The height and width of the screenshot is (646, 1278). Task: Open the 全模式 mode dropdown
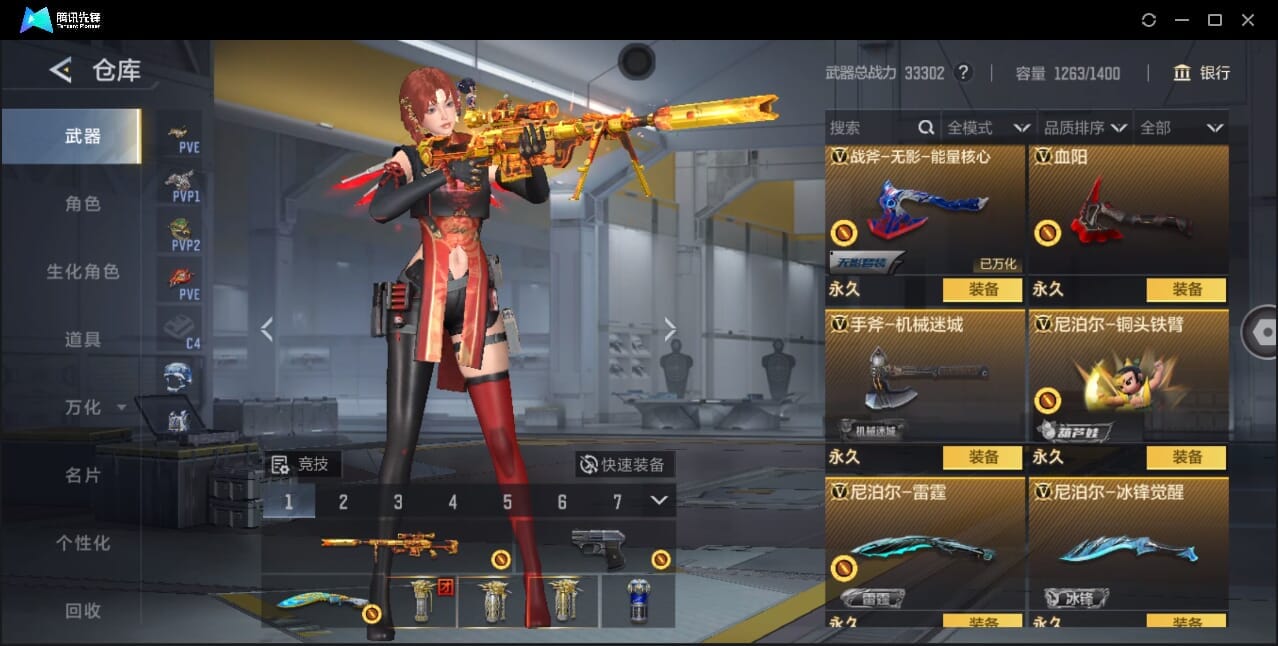pyautogui.click(x=987, y=128)
